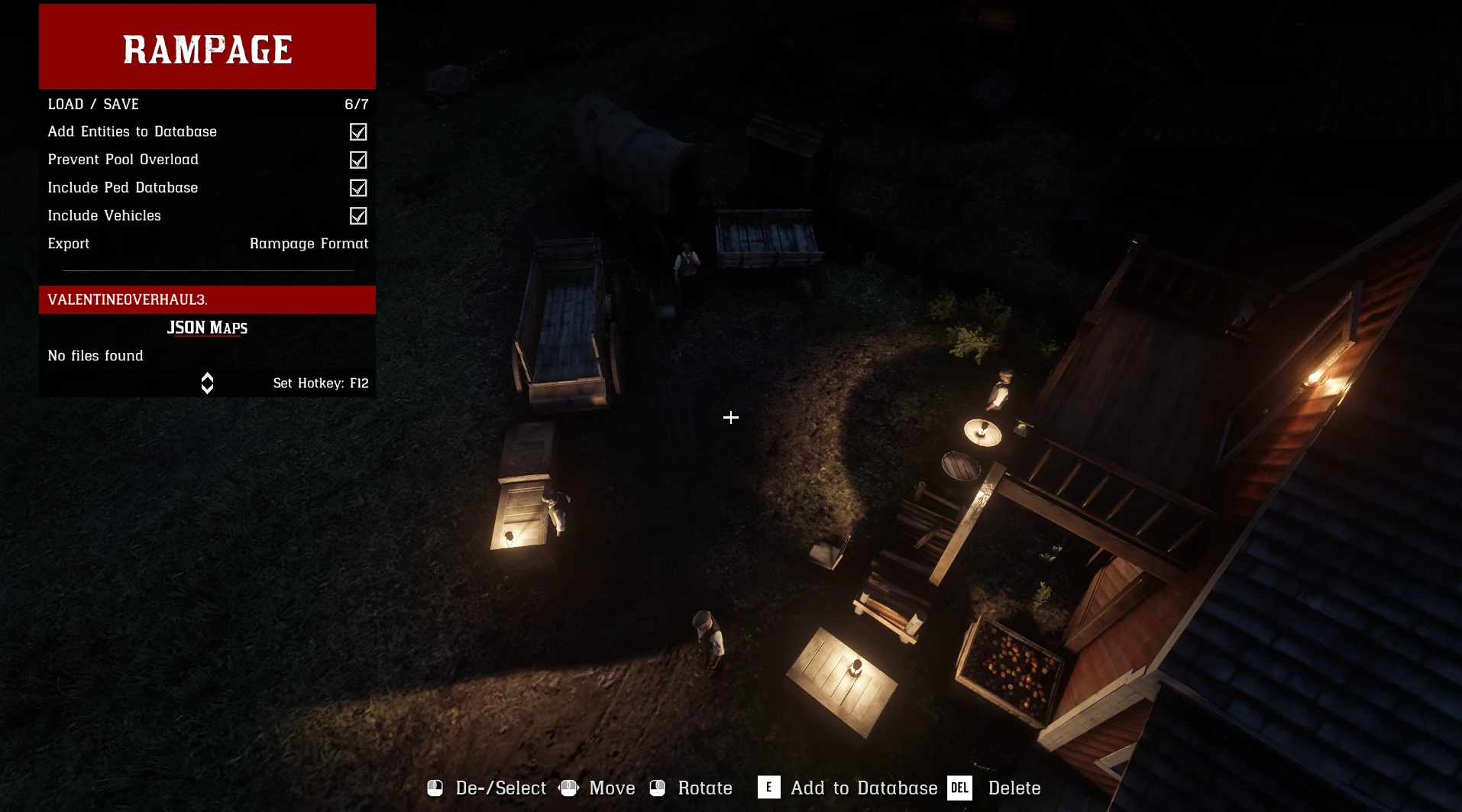The height and width of the screenshot is (812, 1462).
Task: Toggle Add Entities to Database checkbox
Action: pos(358,132)
